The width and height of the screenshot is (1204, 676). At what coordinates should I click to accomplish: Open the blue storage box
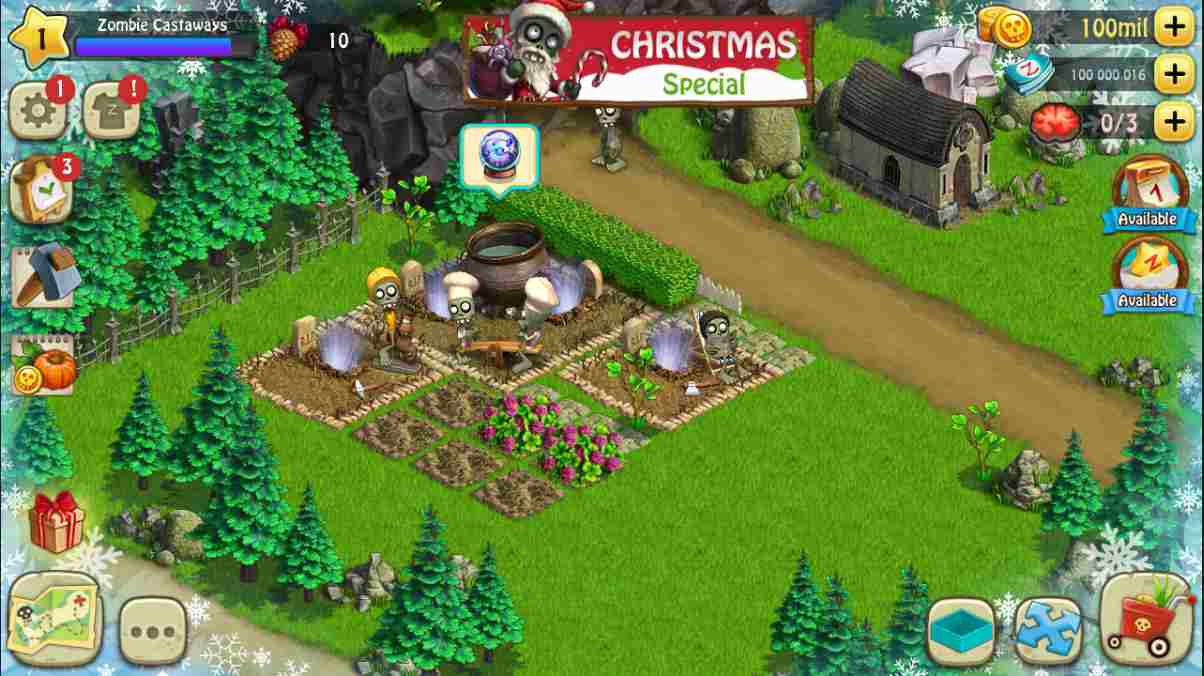click(960, 632)
